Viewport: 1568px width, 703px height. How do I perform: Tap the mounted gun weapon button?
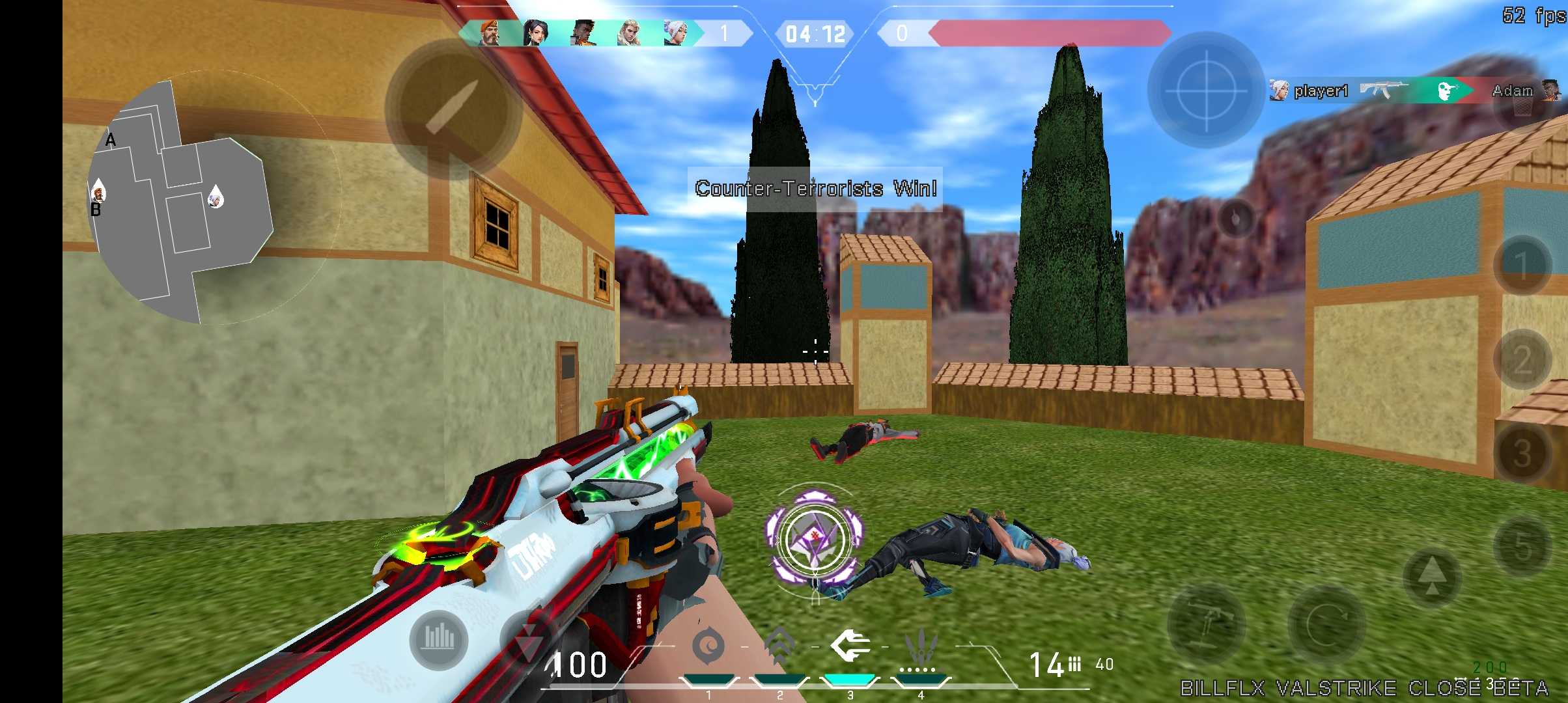point(1206,625)
